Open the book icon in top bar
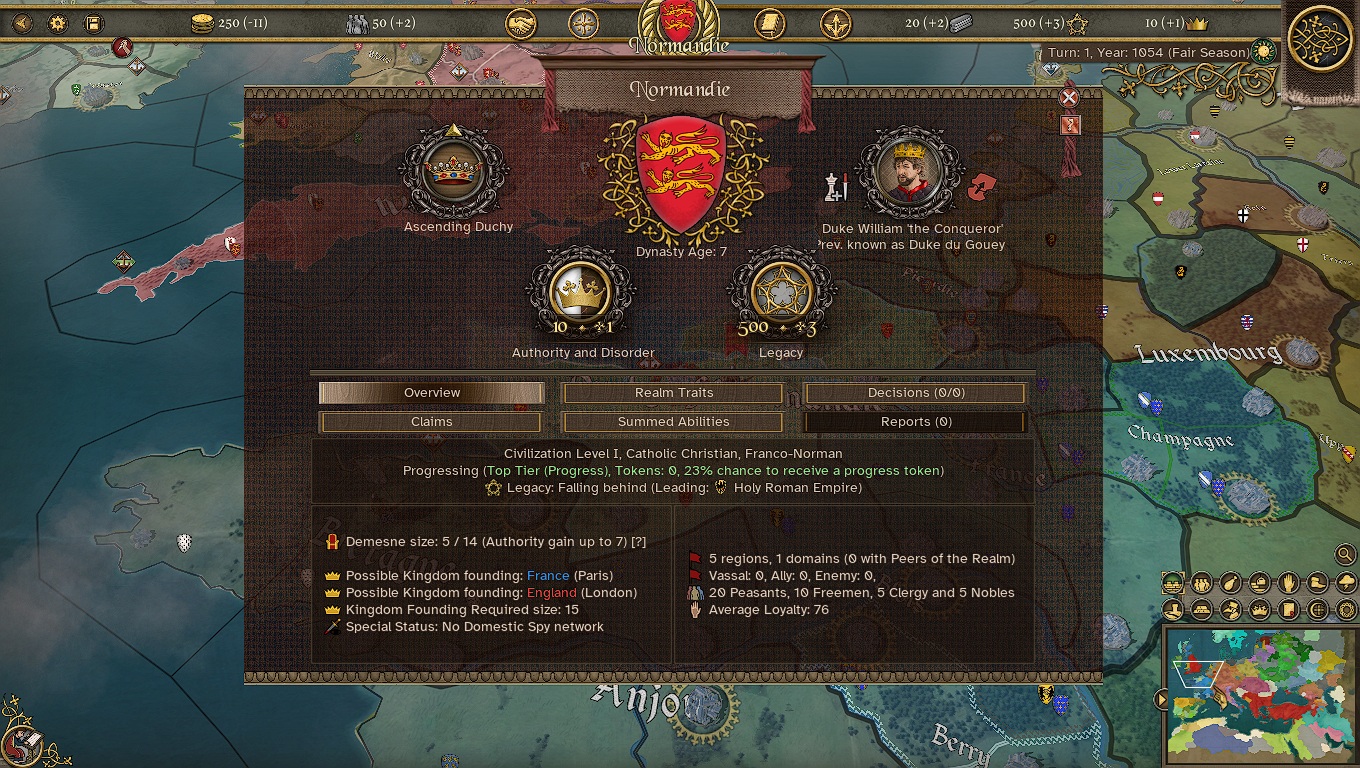Viewport: 1360px width, 768px height. 769,23
